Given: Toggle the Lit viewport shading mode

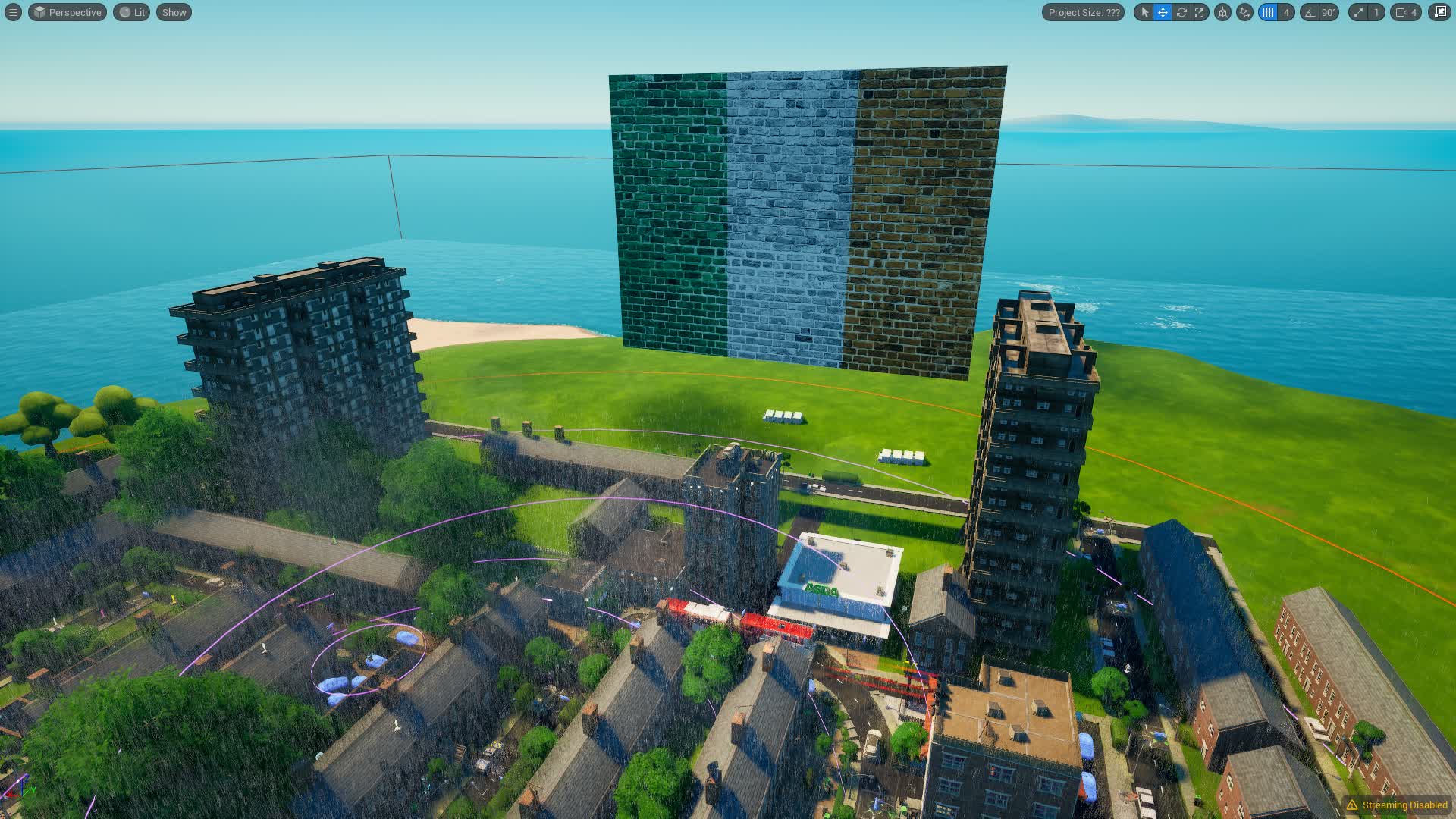Looking at the screenshot, I should (130, 12).
